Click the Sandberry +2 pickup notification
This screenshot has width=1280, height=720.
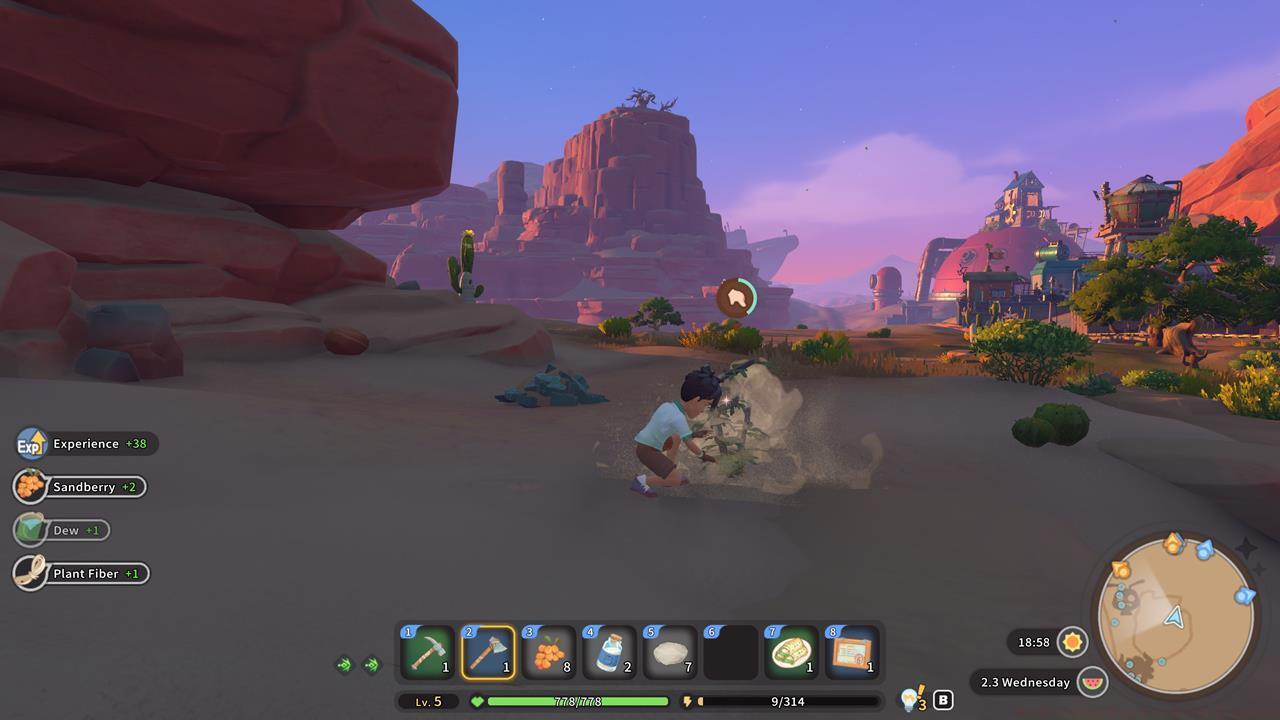[80, 487]
